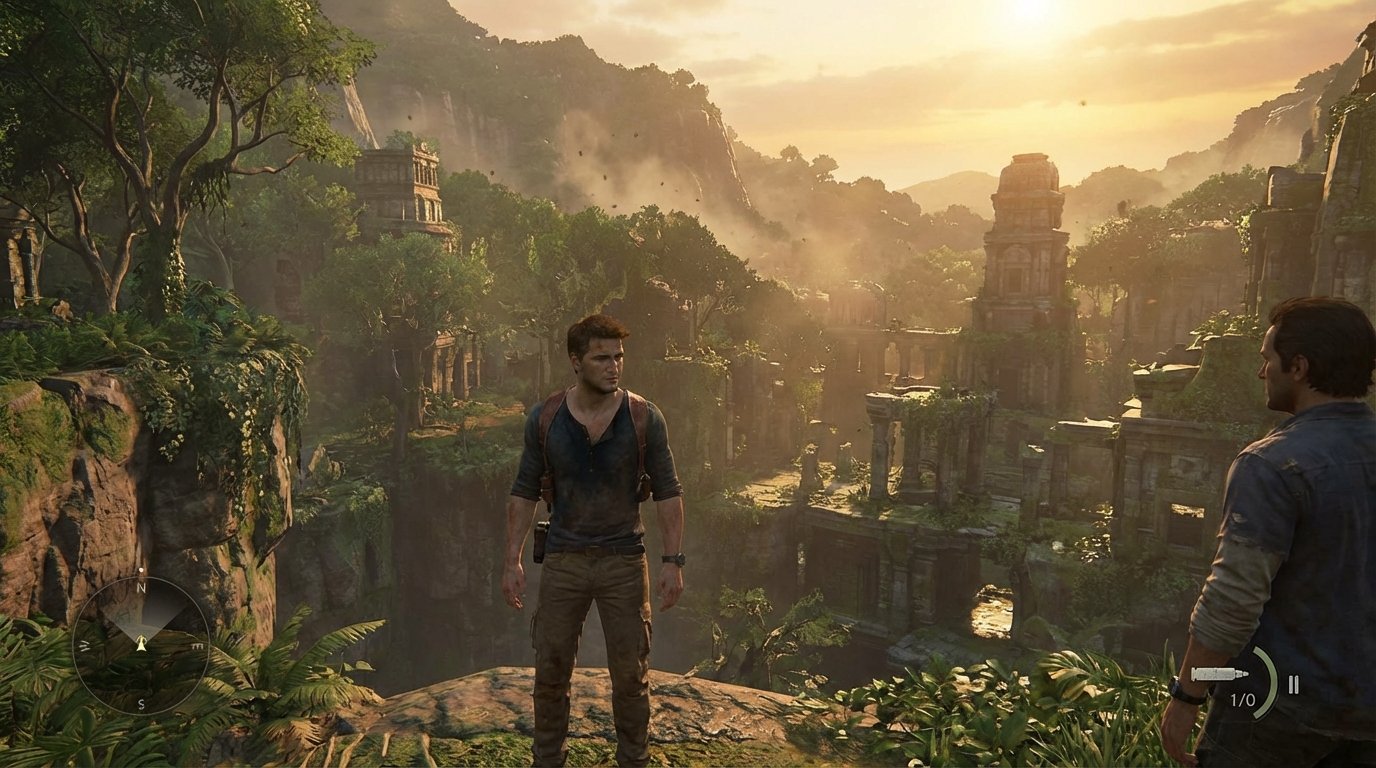
Task: Click the North marker on the compass
Action: click(x=140, y=588)
